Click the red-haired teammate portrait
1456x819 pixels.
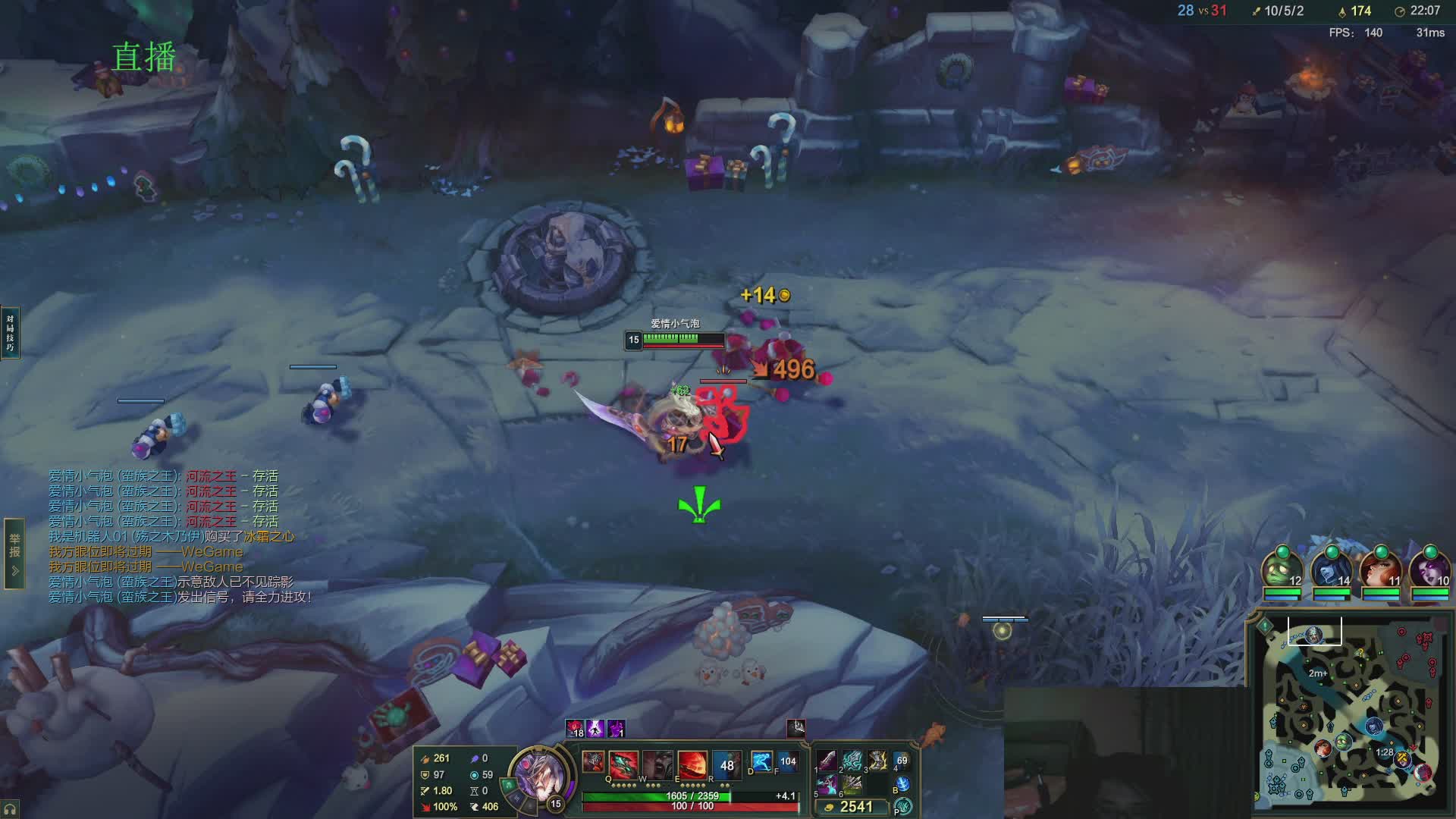pos(1380,570)
